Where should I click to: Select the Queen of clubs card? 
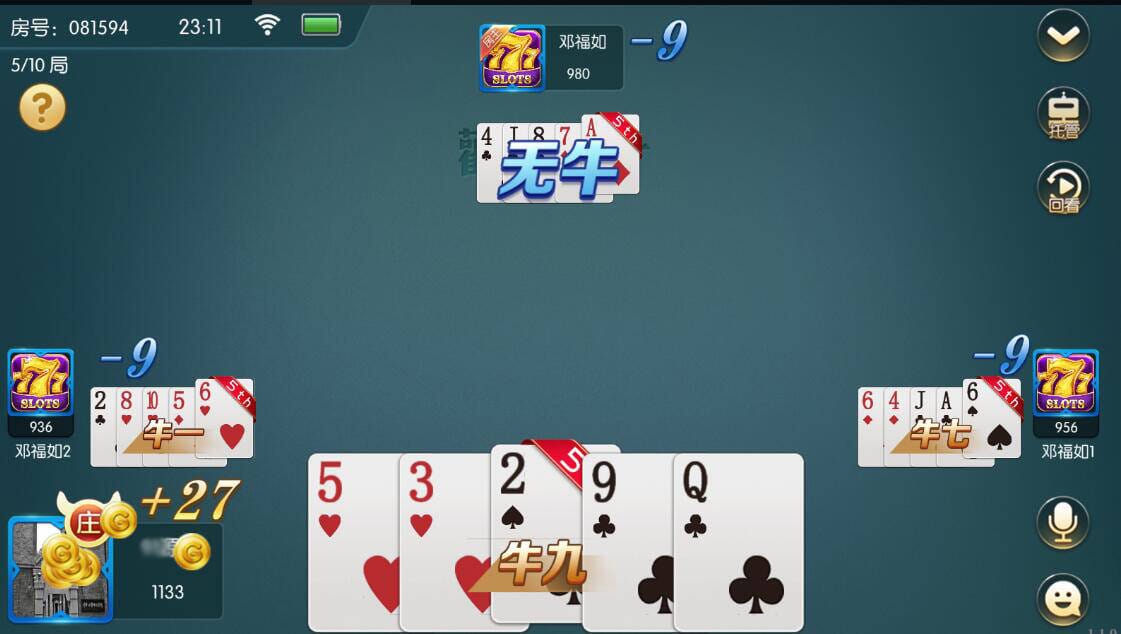coord(740,540)
